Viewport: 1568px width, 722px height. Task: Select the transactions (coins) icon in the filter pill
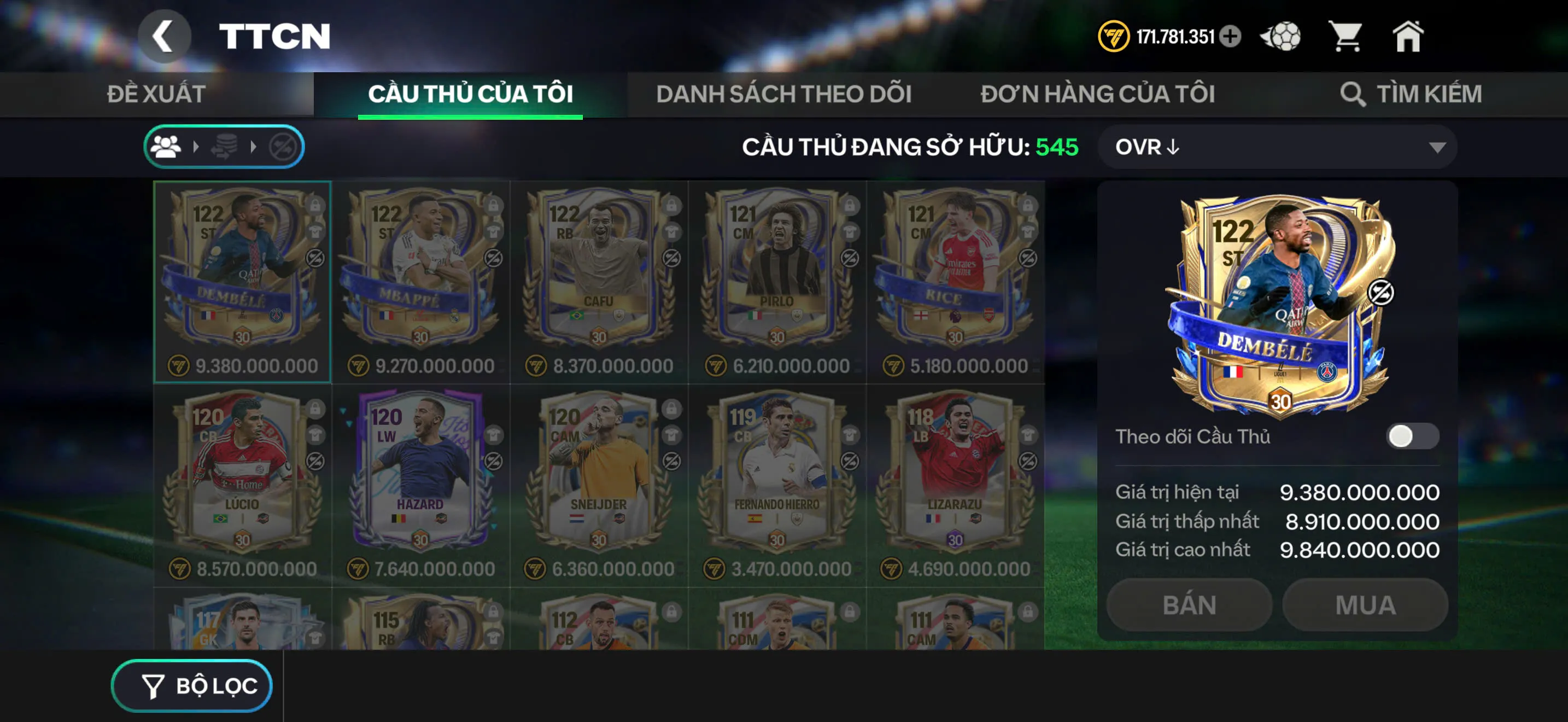[224, 146]
